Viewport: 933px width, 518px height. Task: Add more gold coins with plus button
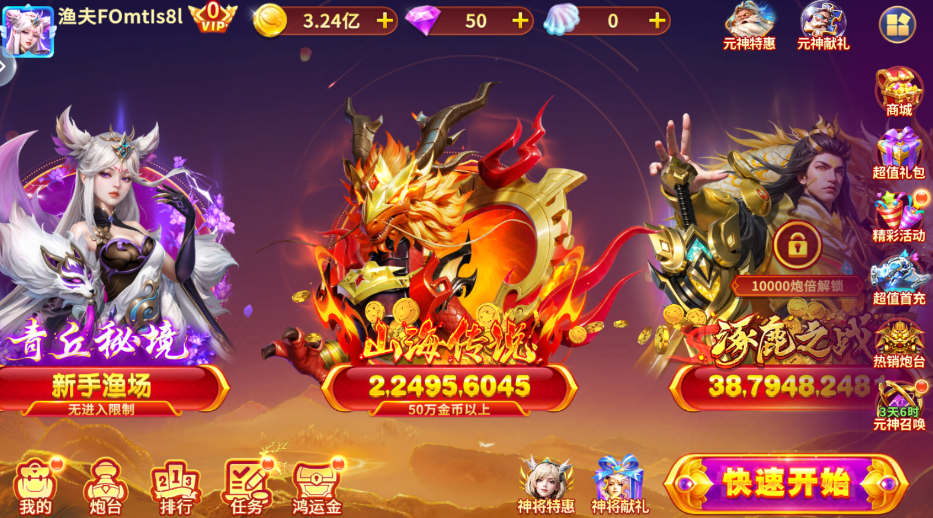(x=384, y=20)
